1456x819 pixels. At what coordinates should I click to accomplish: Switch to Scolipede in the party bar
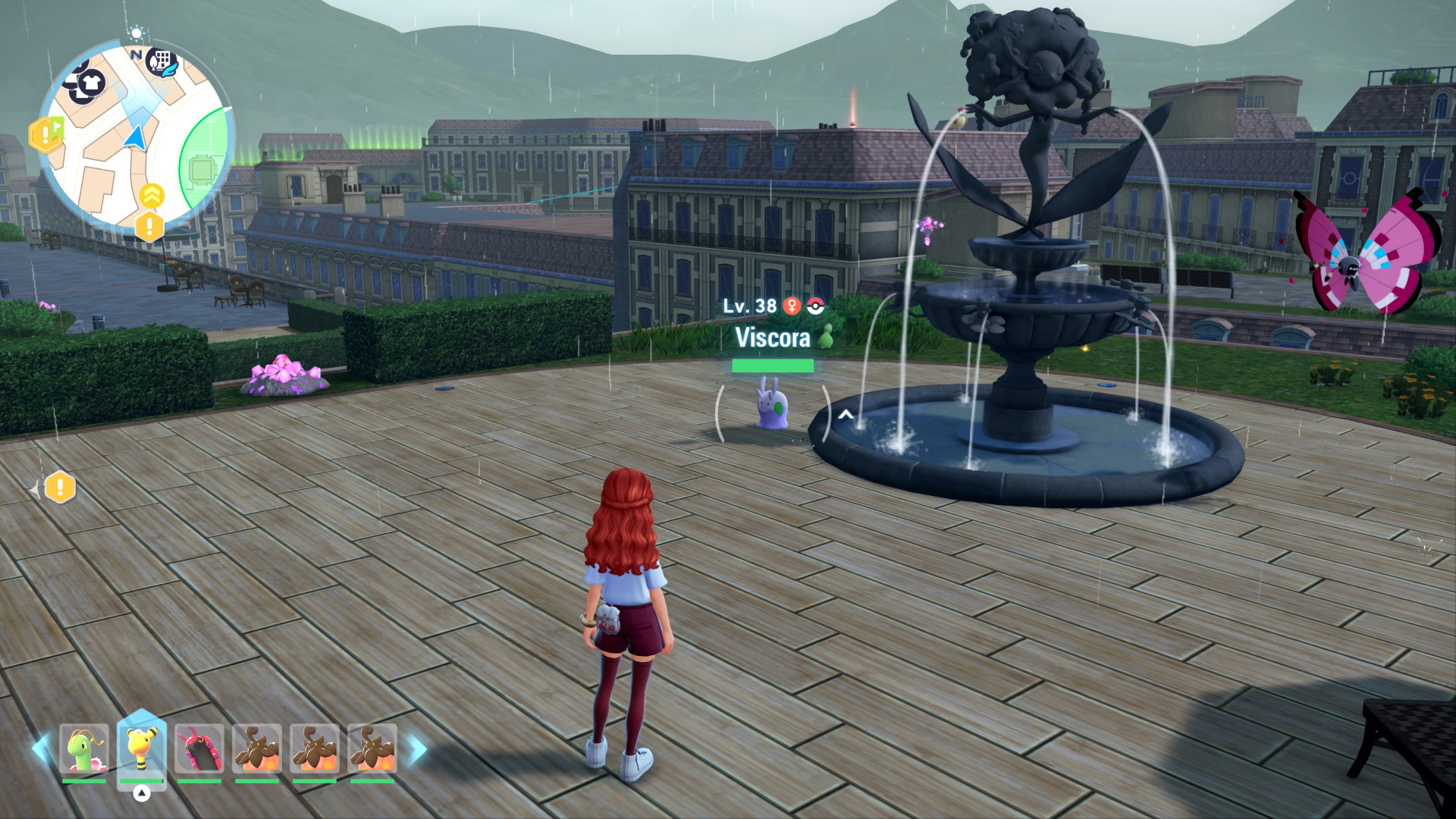[199, 748]
